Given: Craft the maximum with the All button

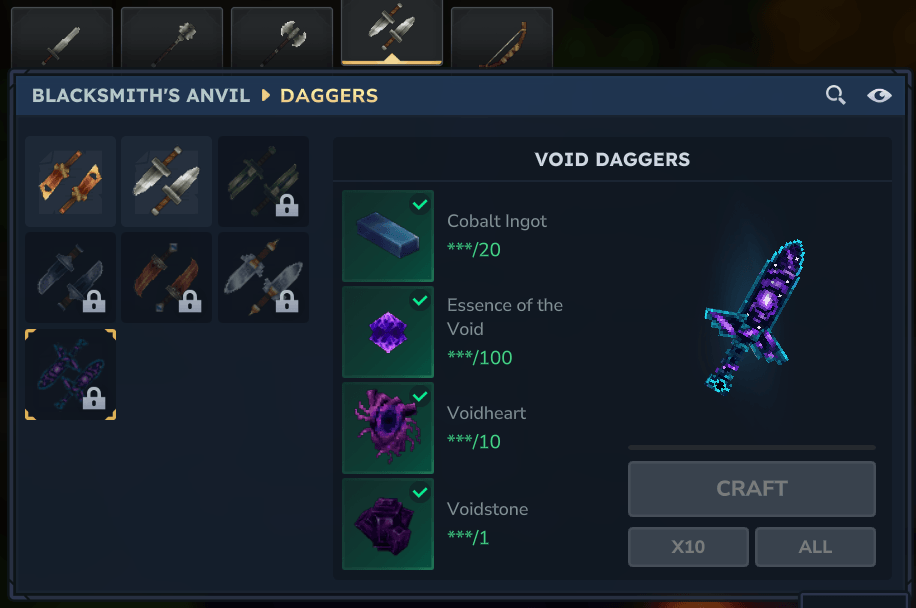Looking at the screenshot, I should point(815,547).
